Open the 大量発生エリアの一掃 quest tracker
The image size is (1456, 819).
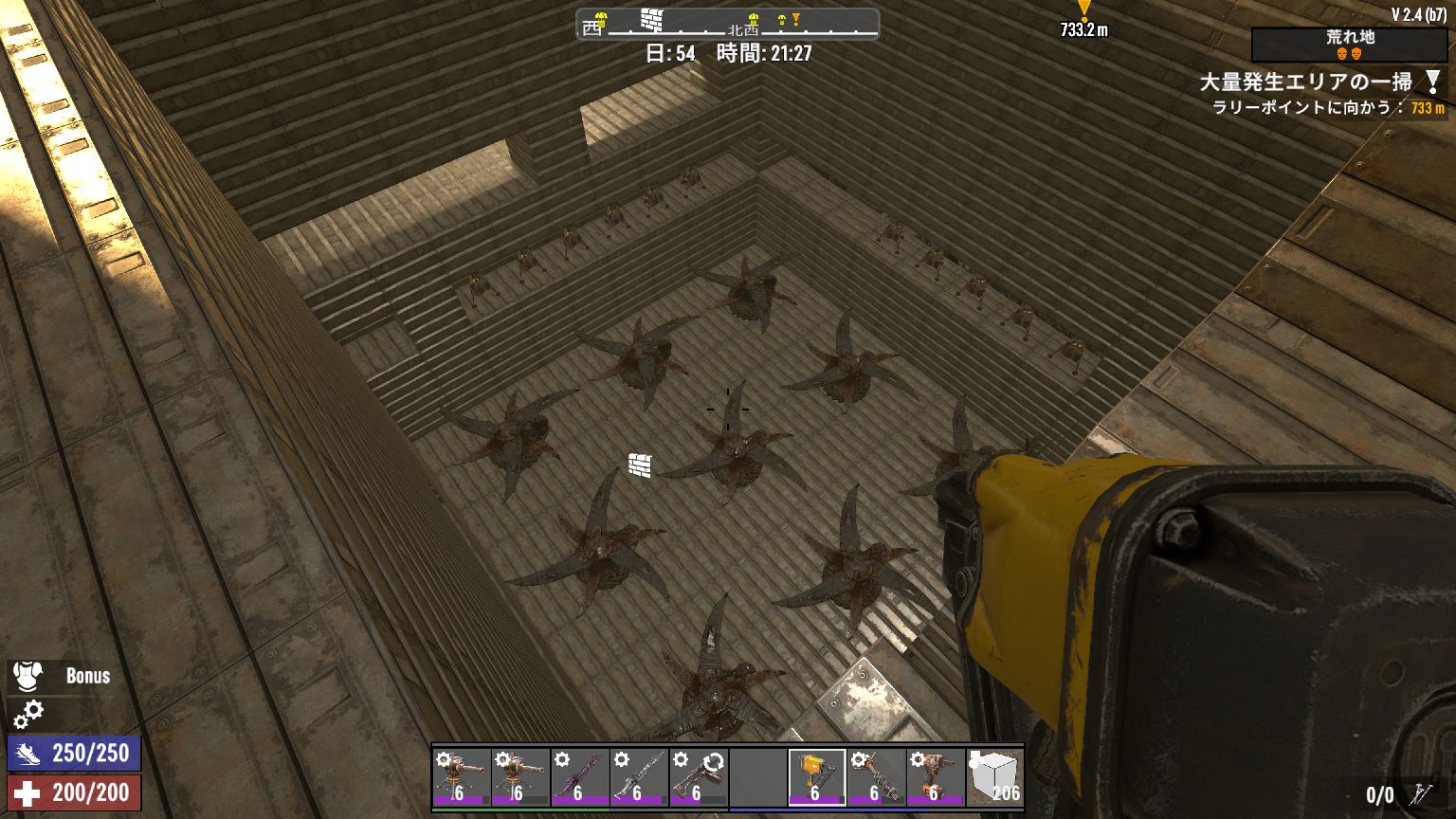click(1305, 82)
